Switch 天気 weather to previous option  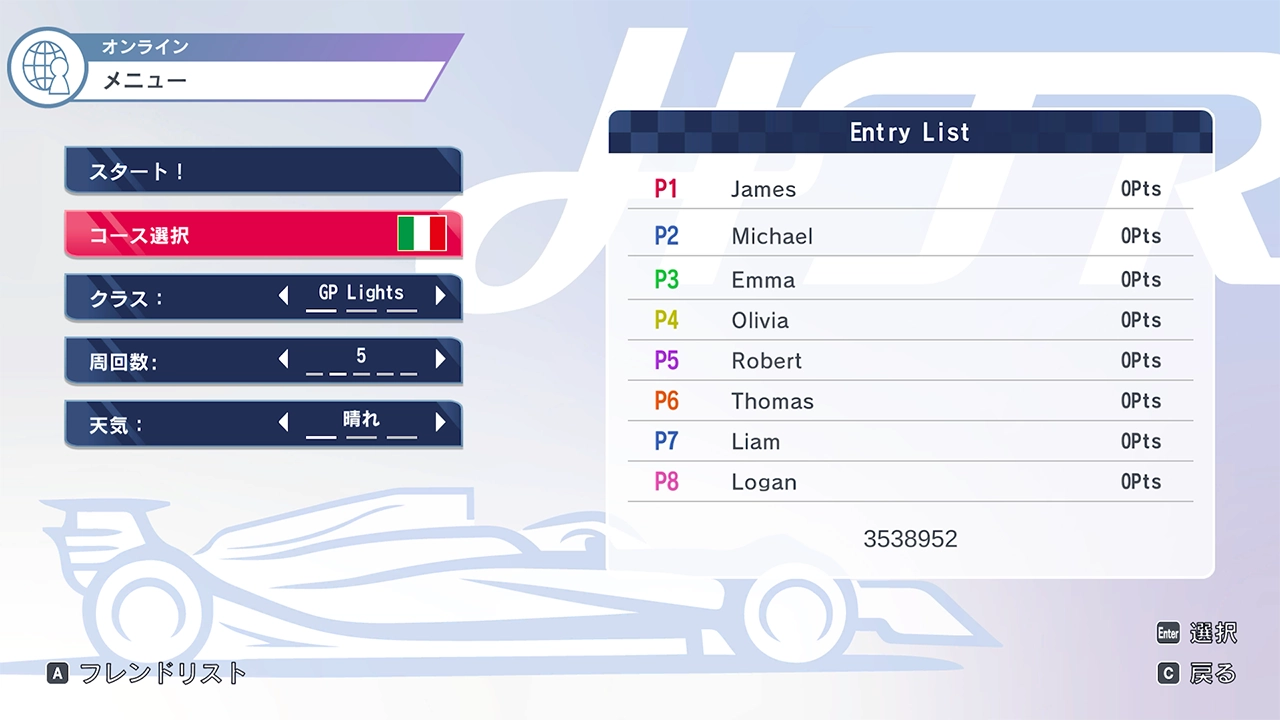pyautogui.click(x=284, y=423)
